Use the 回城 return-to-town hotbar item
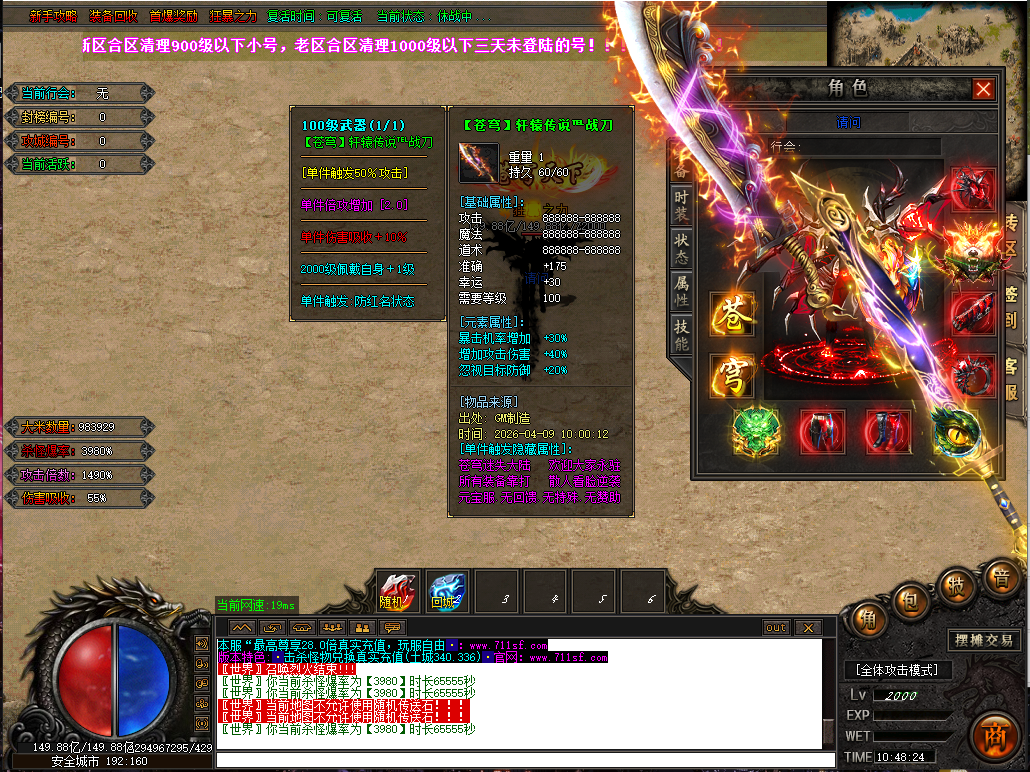1030x772 pixels. (446, 592)
